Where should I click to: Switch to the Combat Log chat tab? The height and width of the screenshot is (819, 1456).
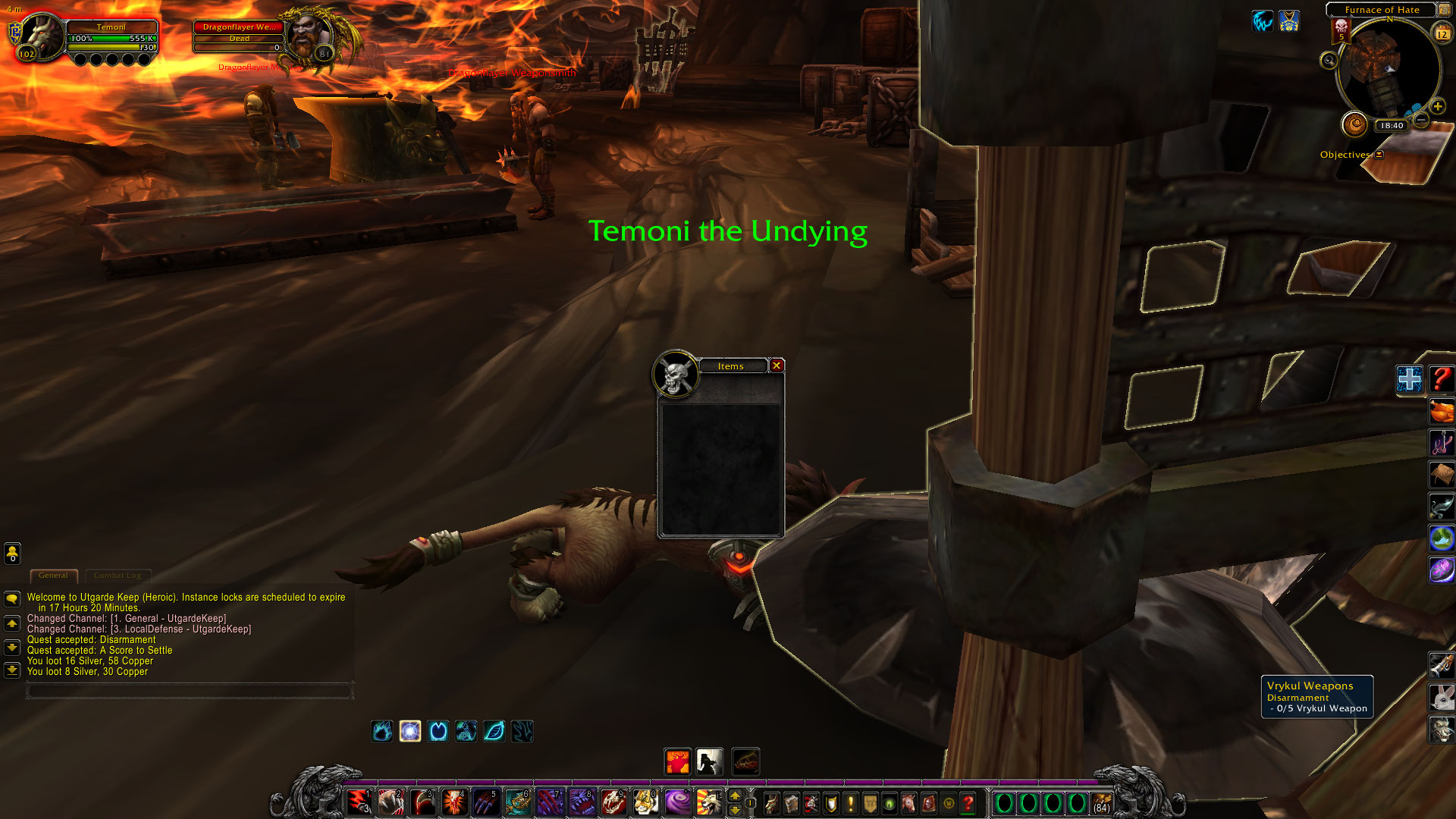coord(118,576)
